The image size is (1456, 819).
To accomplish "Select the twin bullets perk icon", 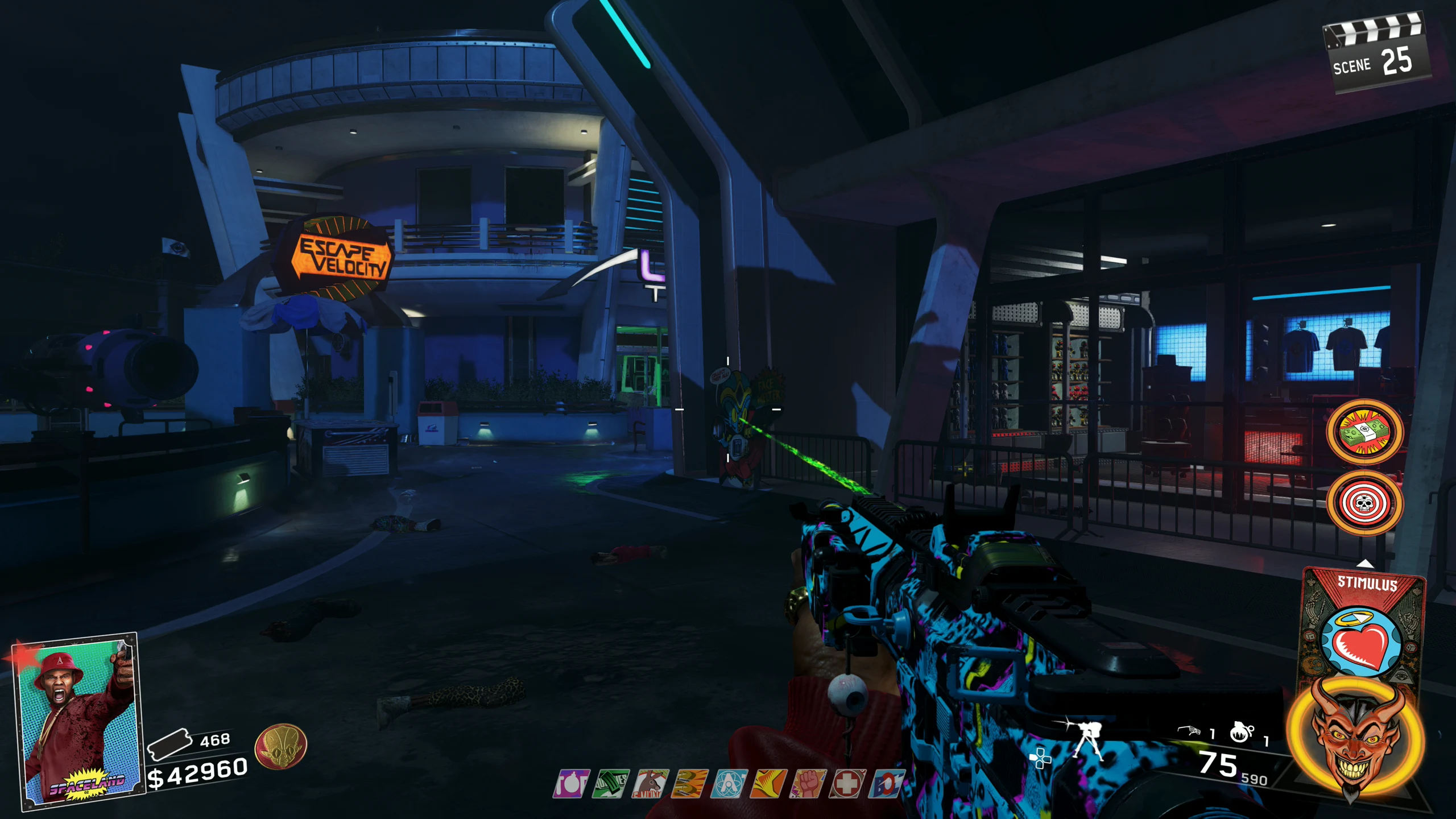I will [689, 784].
